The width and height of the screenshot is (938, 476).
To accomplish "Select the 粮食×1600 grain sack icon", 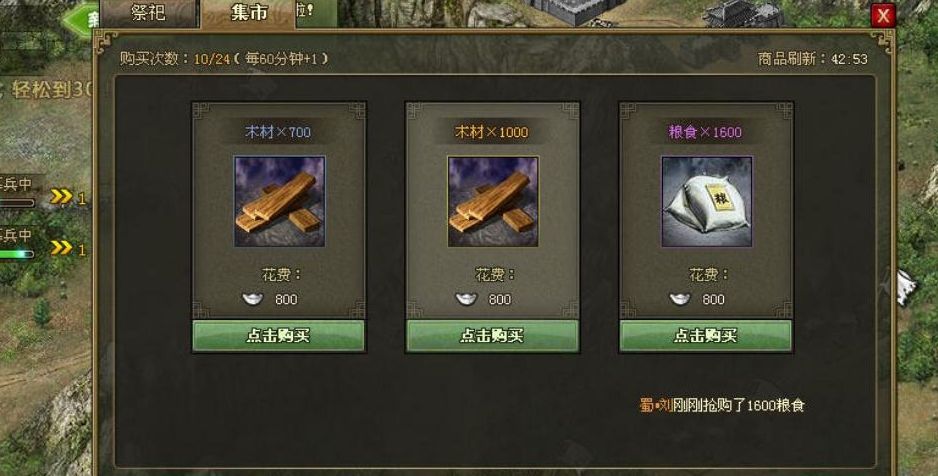I will point(707,201).
